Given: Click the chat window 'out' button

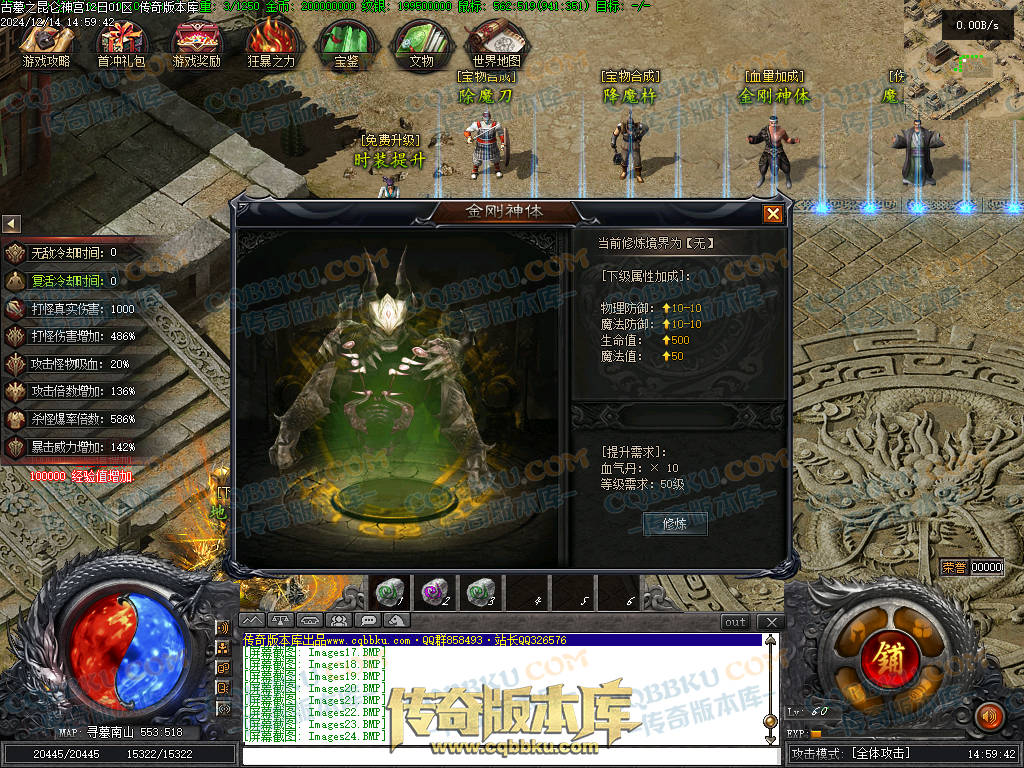Looking at the screenshot, I should pos(736,622).
